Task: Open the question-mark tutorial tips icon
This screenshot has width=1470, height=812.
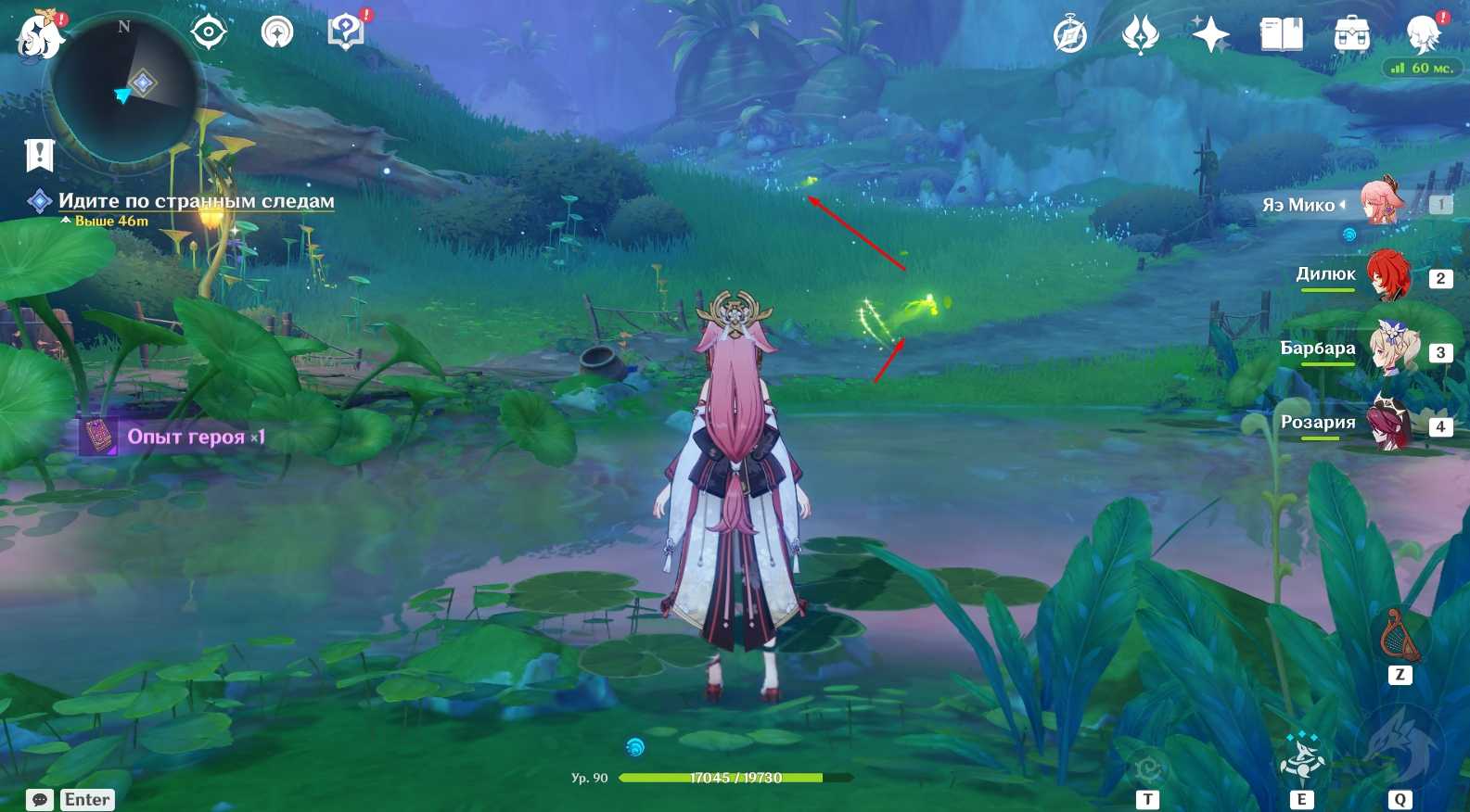Action: pos(345,32)
